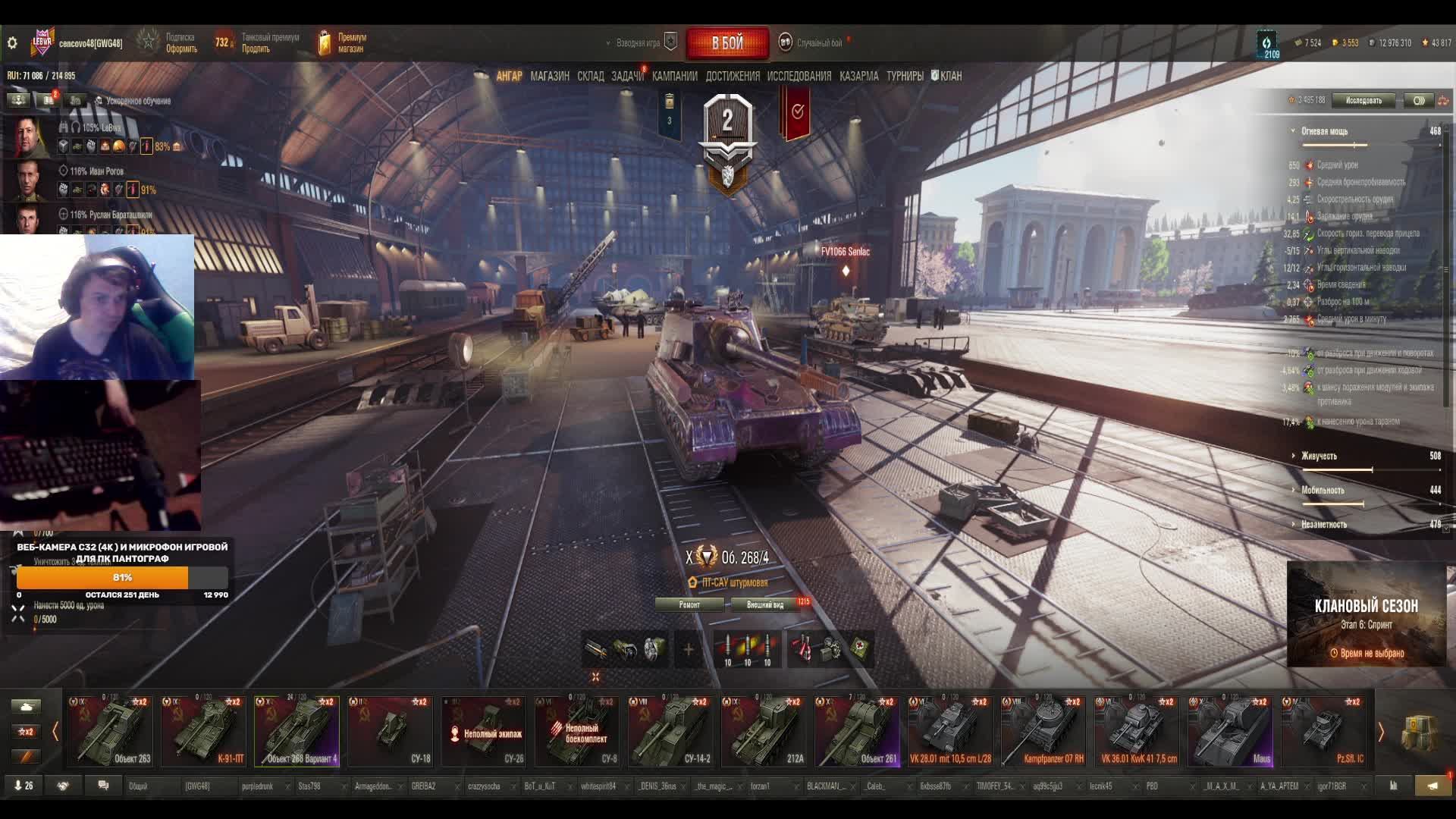Open the ЗАДАЧИ tab
Screen dimensions: 1456x819
point(627,76)
